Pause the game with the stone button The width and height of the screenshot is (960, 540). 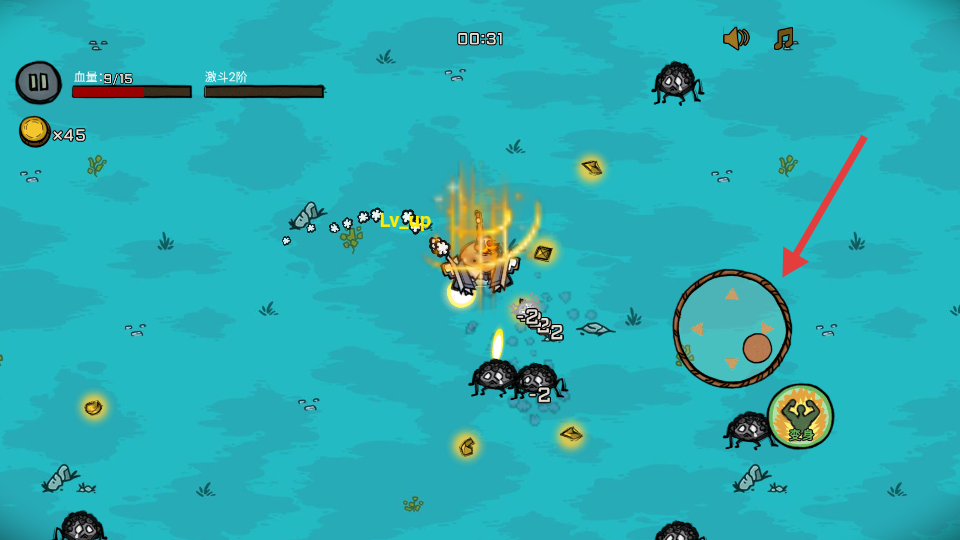pos(38,81)
